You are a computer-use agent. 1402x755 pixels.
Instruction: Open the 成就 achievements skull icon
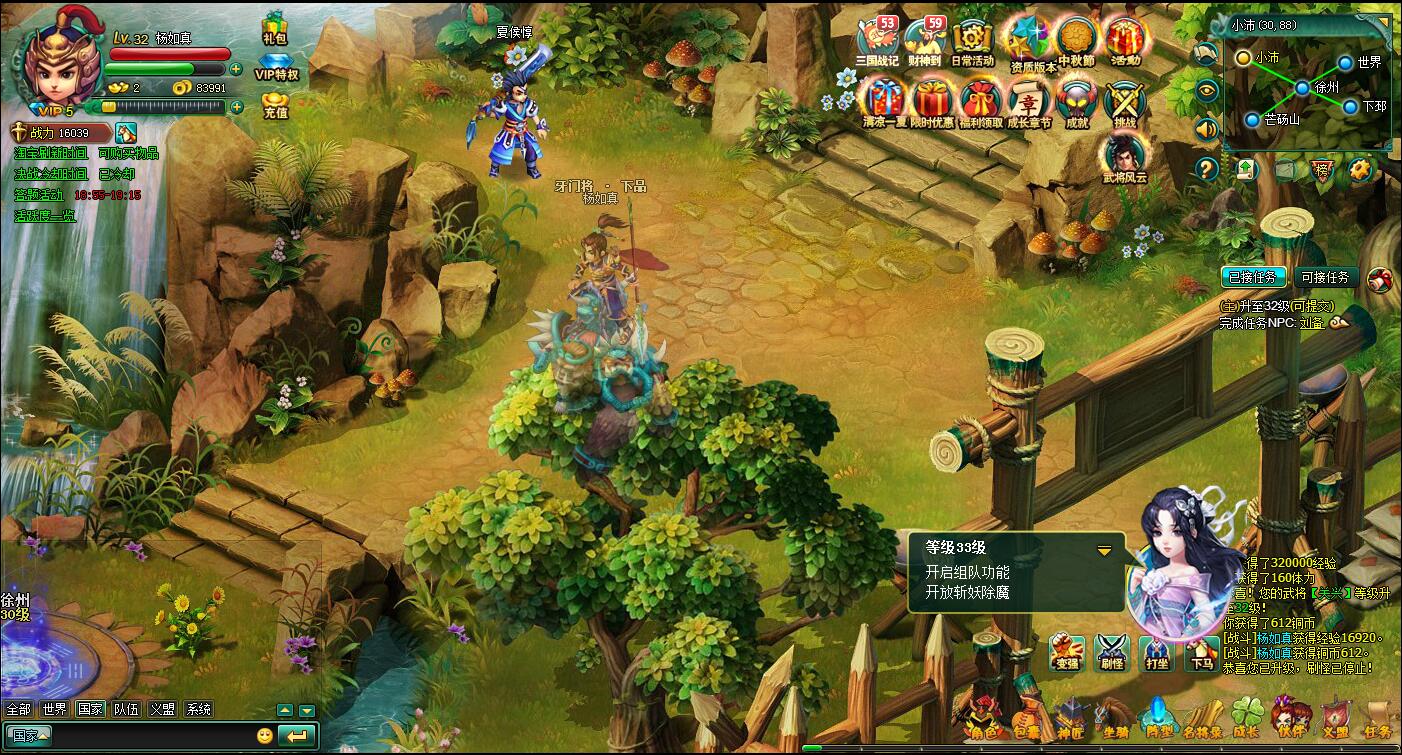[1076, 101]
